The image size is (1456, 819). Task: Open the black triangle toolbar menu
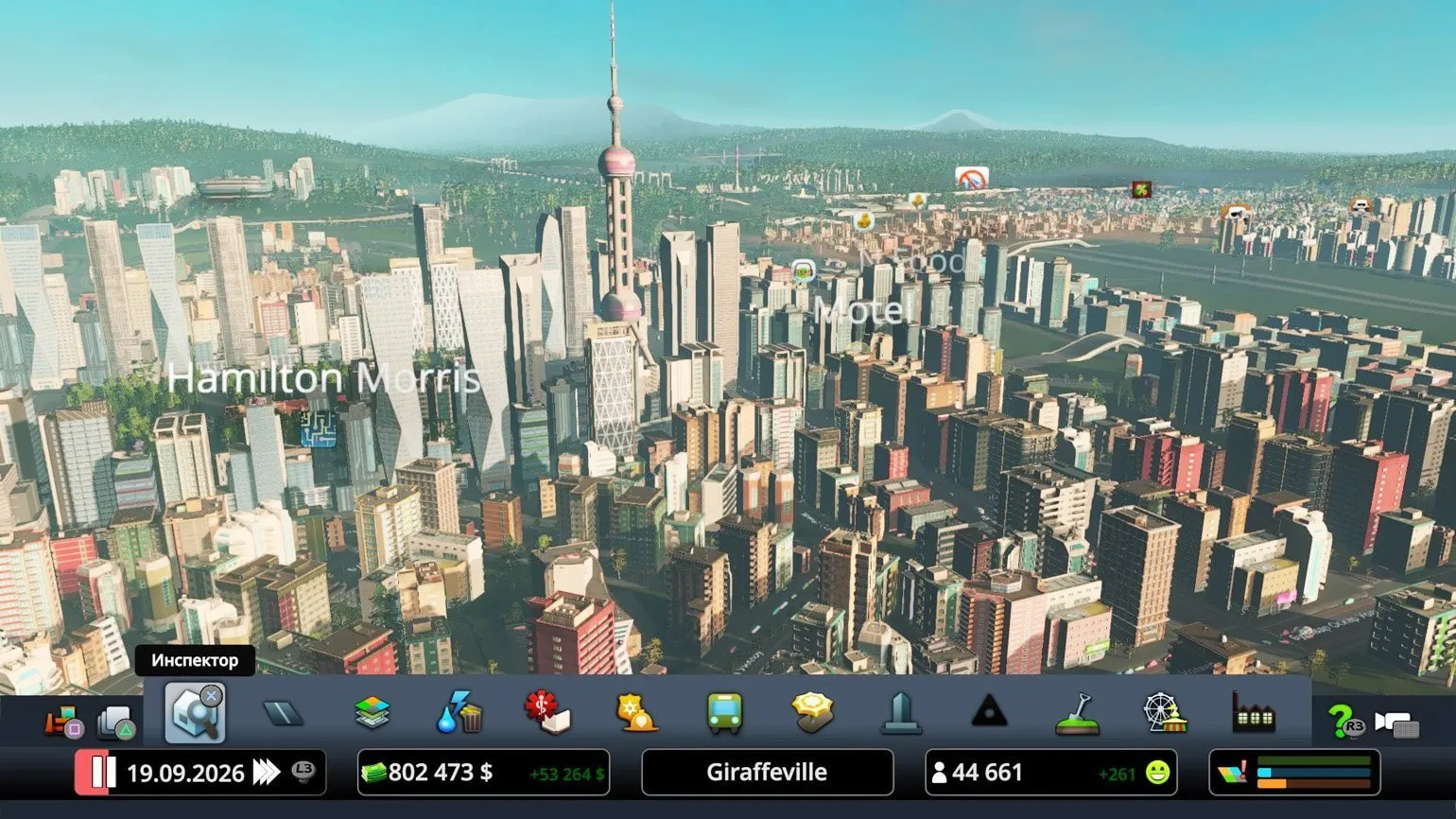pos(989,711)
